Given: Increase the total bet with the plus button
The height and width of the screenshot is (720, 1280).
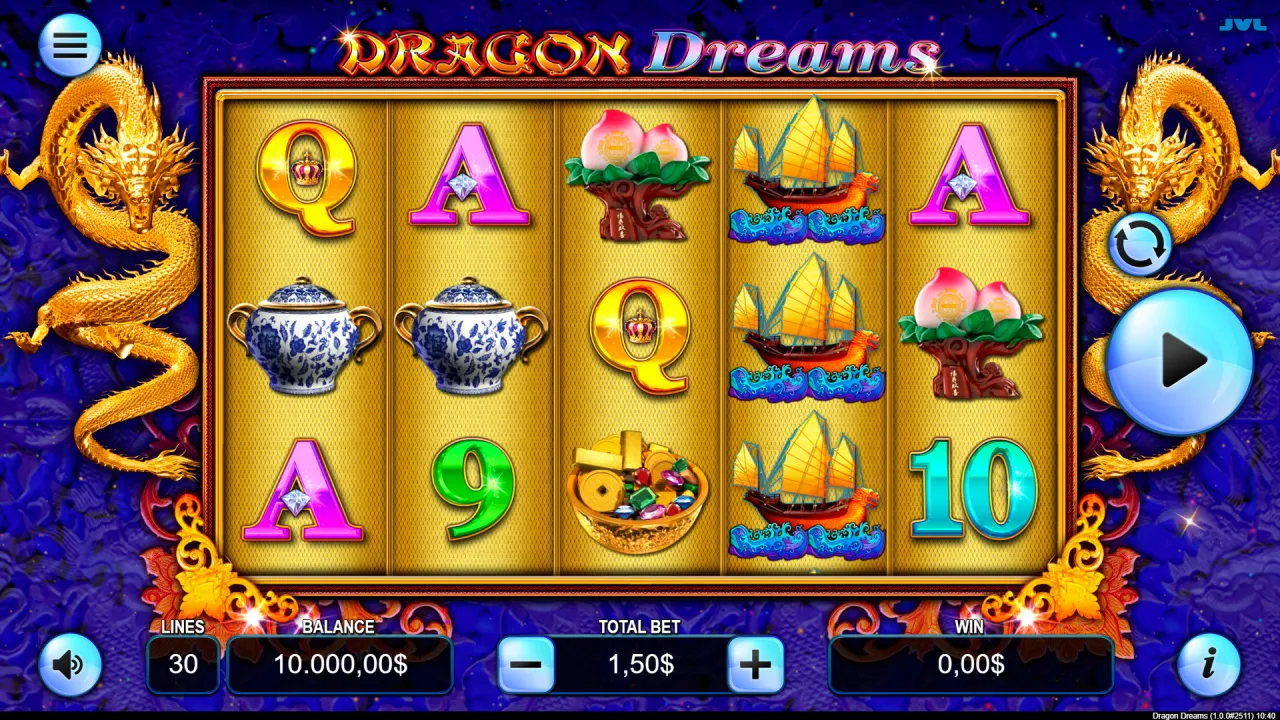Looking at the screenshot, I should [755, 663].
